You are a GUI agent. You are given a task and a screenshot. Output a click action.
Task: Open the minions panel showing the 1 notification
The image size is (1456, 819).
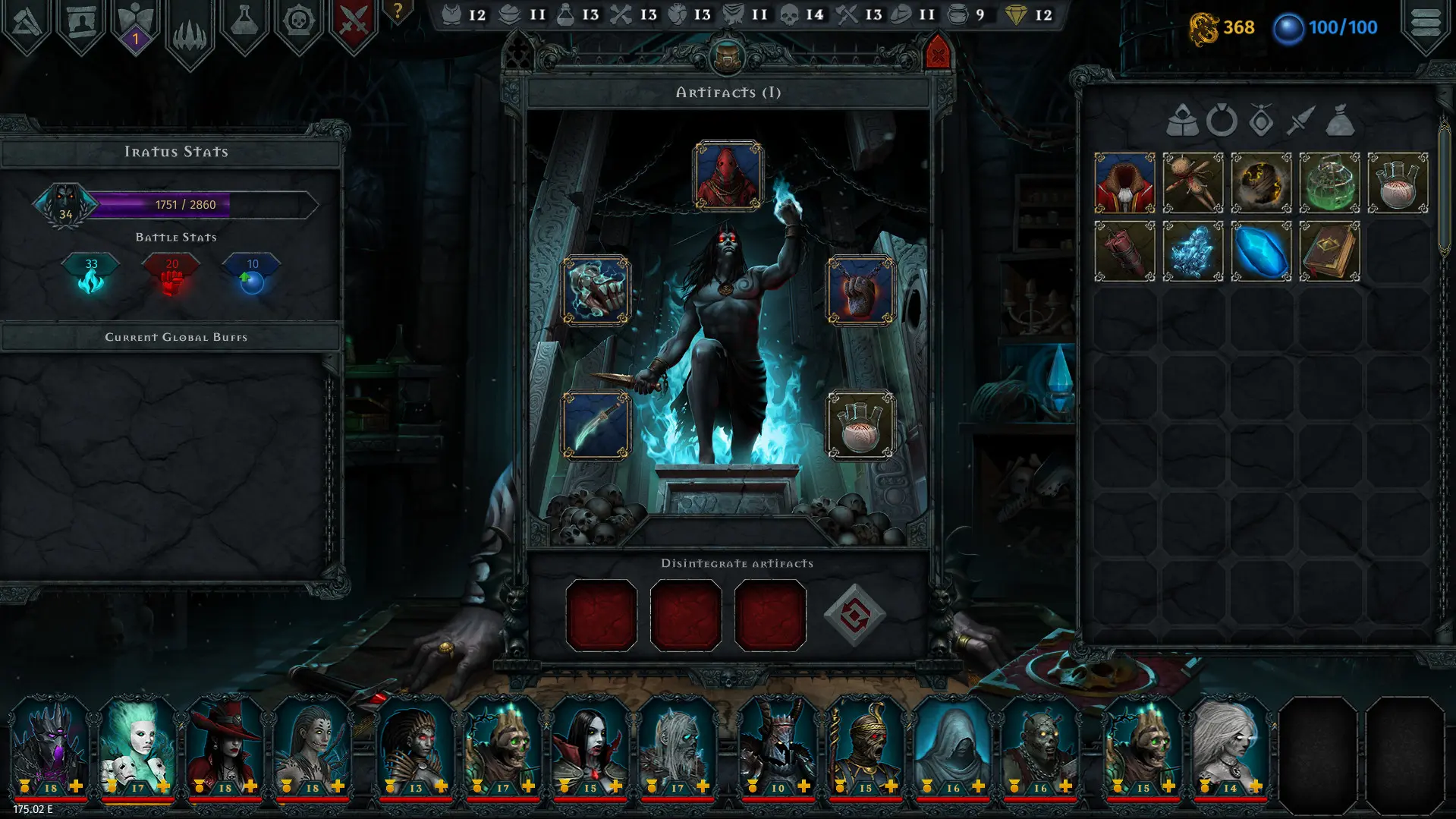click(135, 23)
